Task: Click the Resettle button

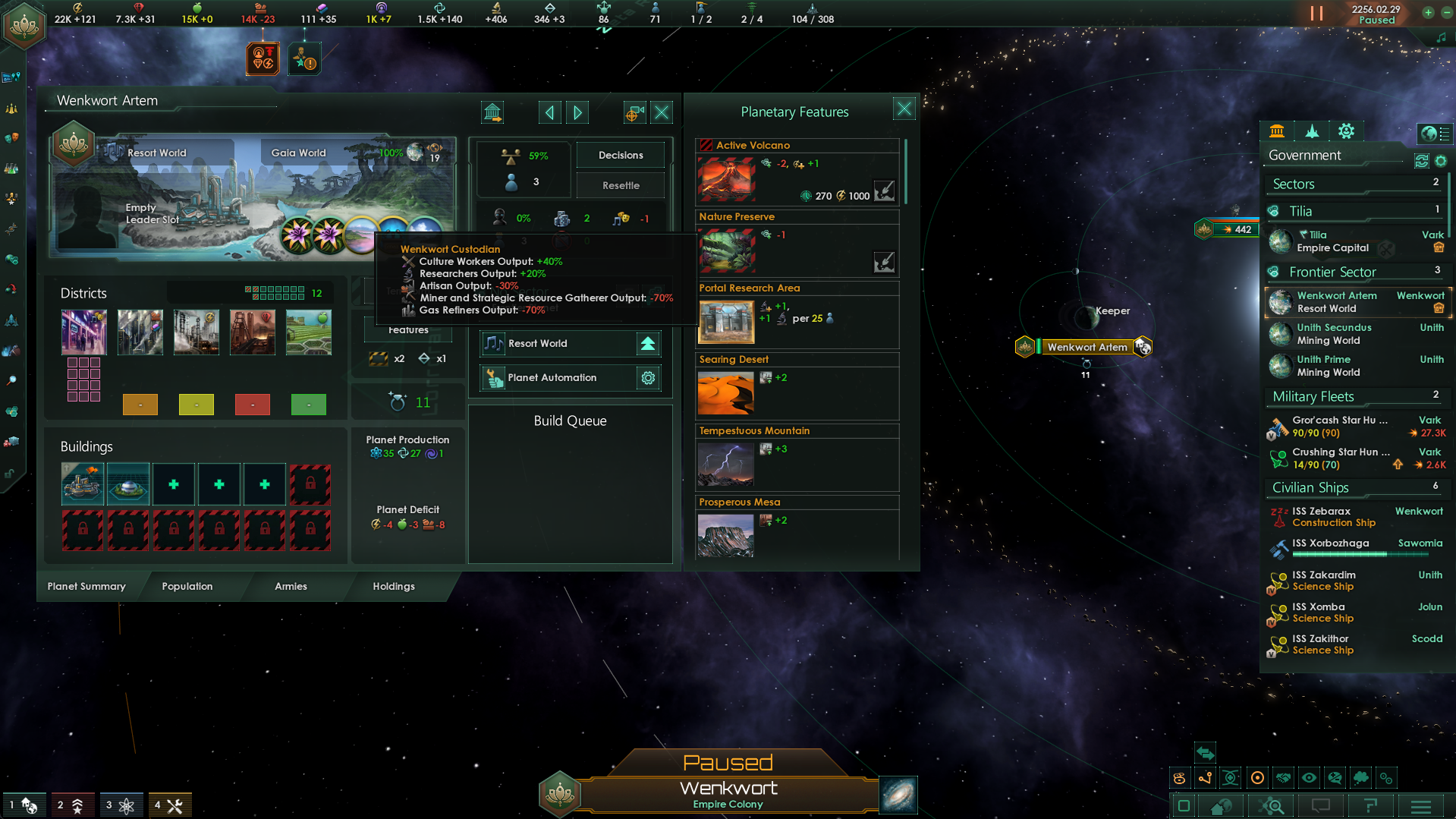Action: pos(620,184)
